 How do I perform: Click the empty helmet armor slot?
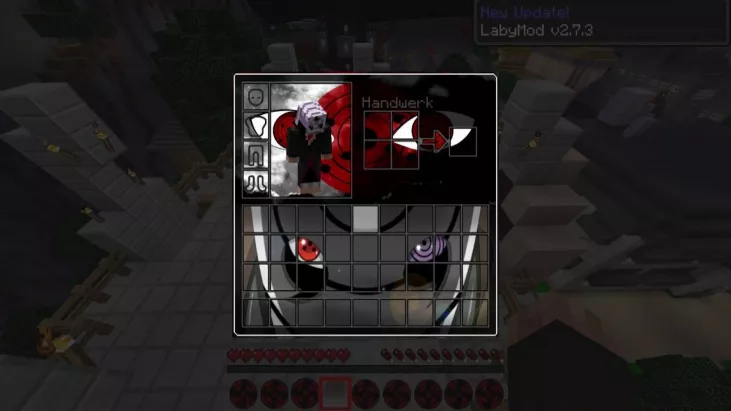coord(257,97)
